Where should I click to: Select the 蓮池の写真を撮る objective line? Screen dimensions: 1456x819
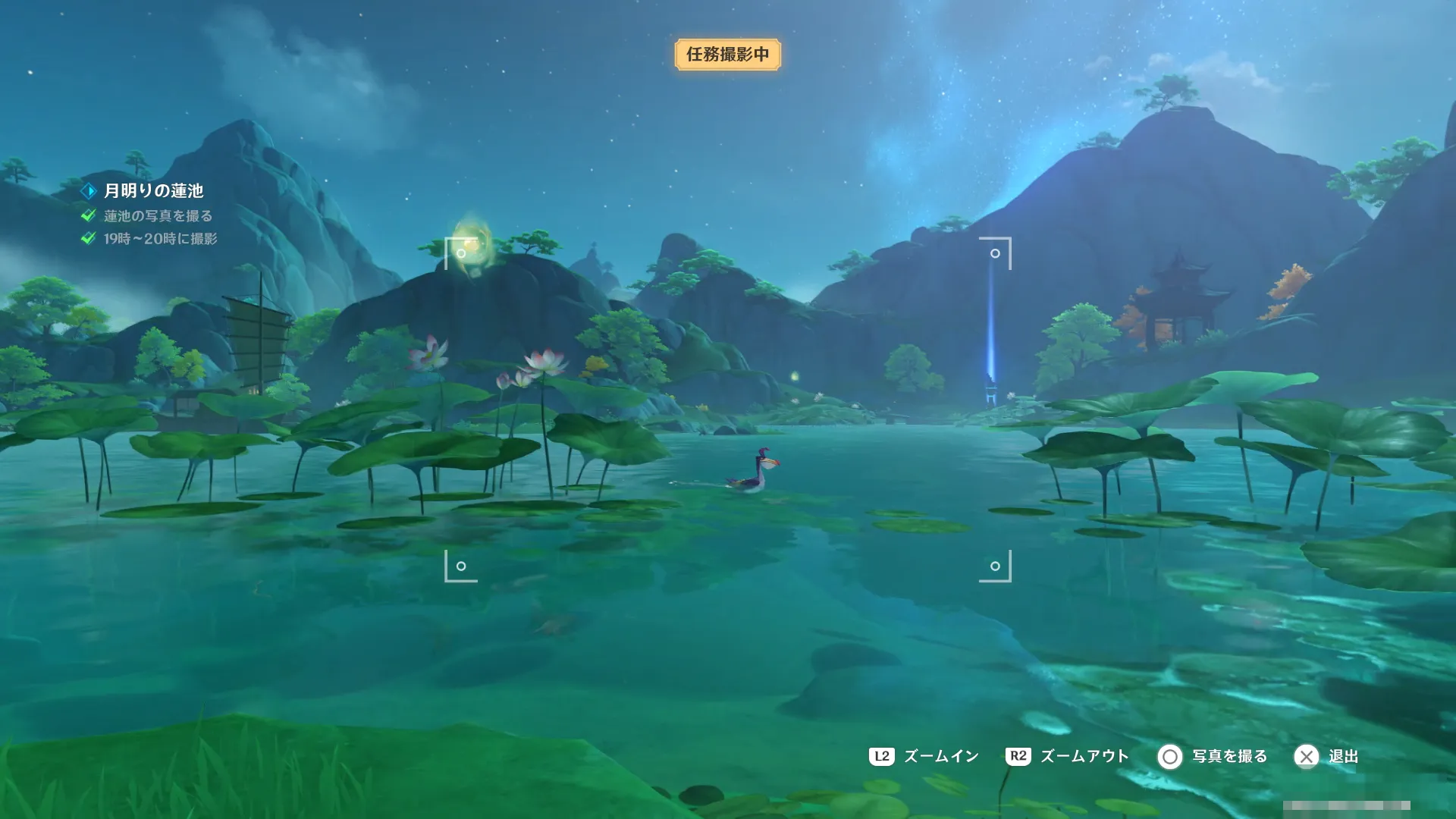[157, 216]
